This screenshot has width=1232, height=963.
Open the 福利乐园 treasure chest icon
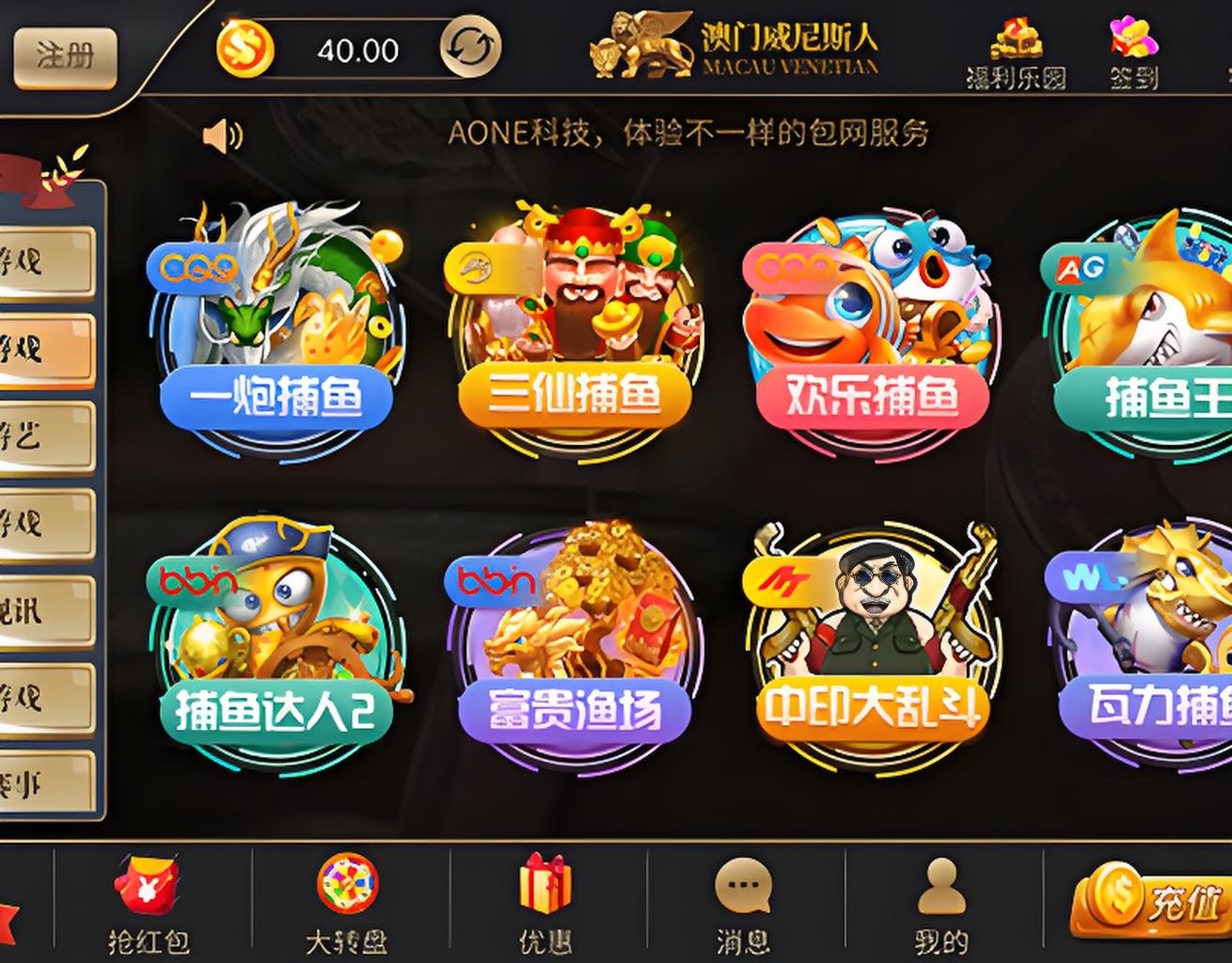(x=1018, y=39)
